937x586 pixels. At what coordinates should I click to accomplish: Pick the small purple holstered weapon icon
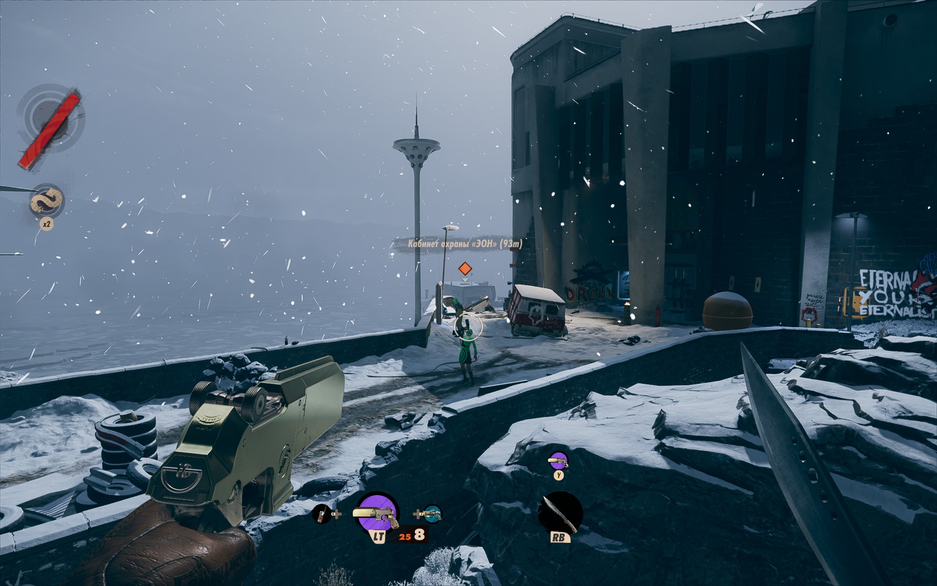point(558,460)
